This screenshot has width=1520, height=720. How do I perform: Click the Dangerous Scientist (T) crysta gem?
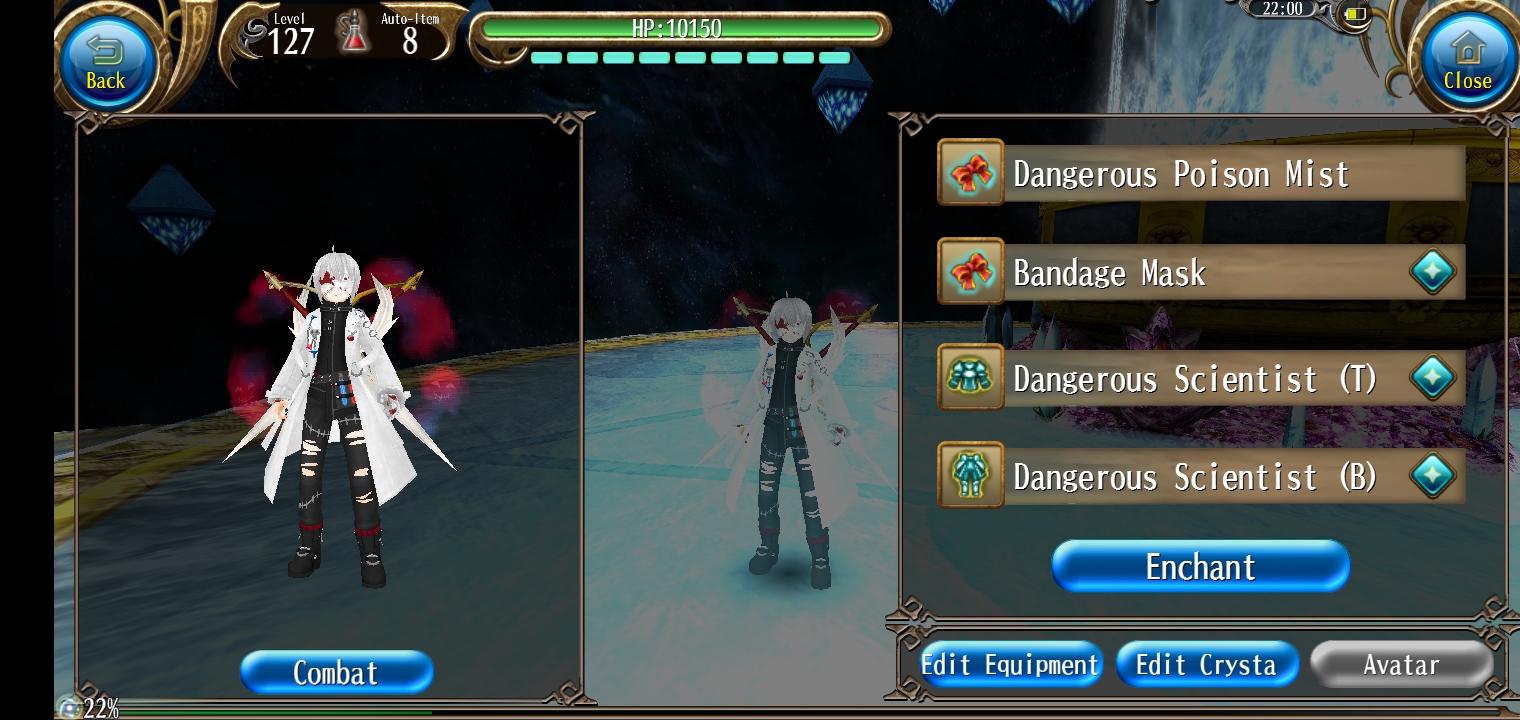point(1432,379)
